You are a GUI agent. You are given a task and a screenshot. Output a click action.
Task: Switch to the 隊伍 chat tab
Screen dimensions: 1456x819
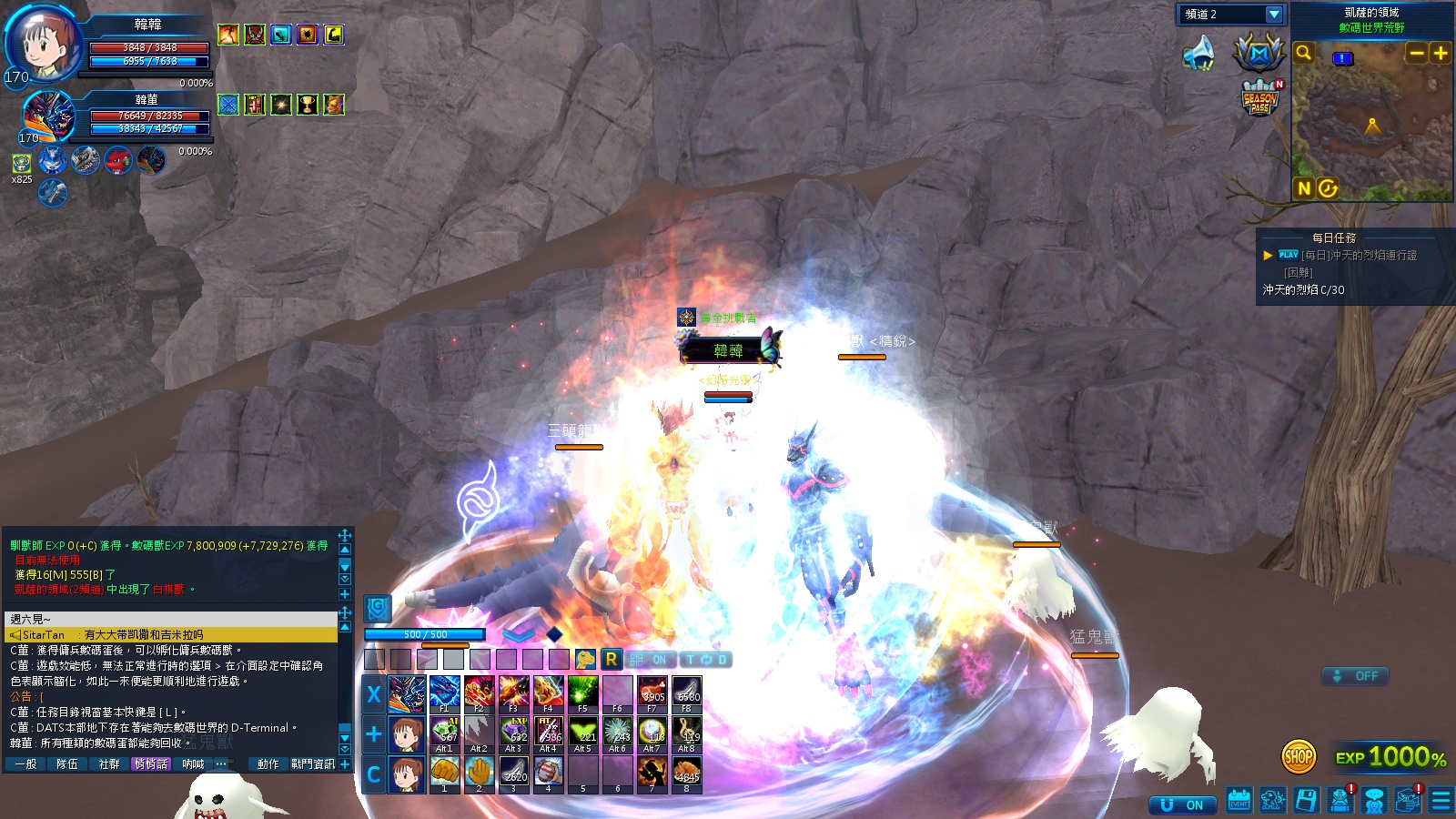tap(67, 764)
